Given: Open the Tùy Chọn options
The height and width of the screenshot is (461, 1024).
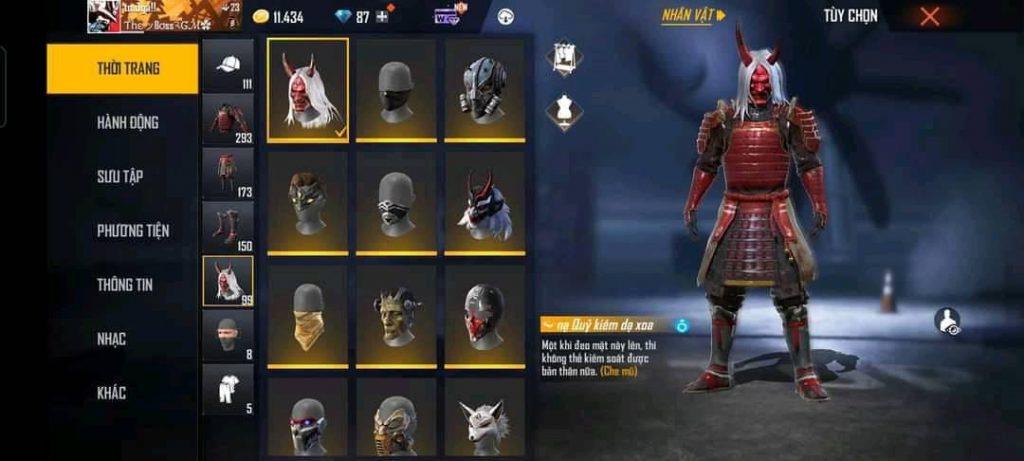Looking at the screenshot, I should tap(850, 16).
